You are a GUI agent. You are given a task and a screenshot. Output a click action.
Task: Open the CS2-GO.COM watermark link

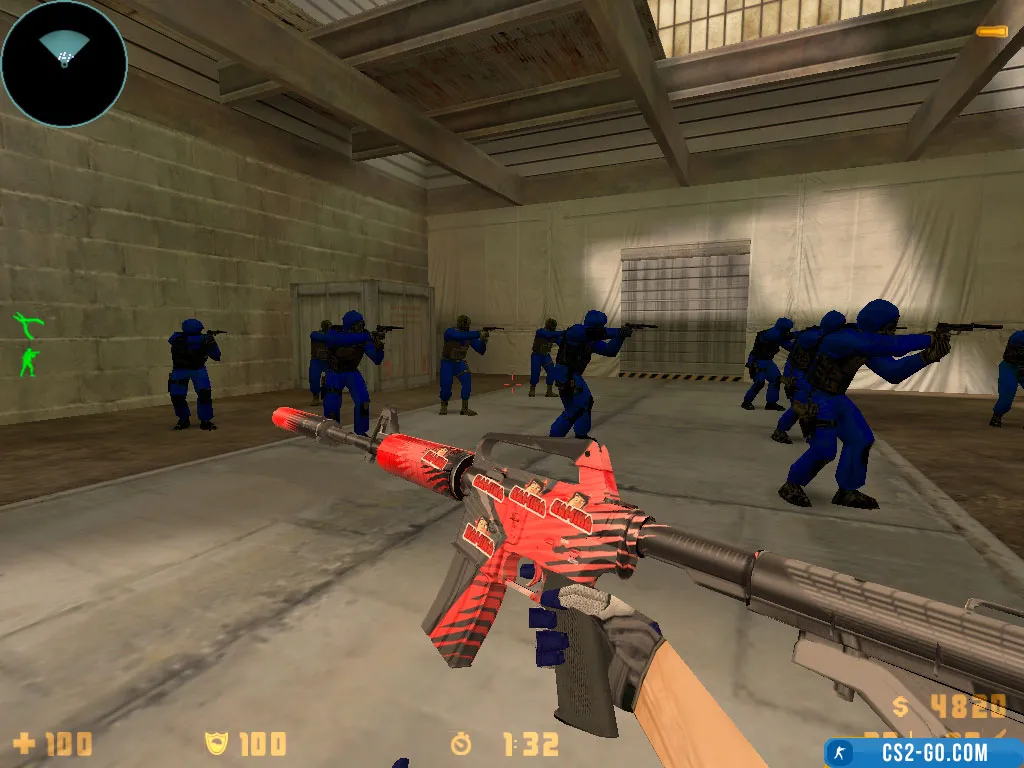coord(923,753)
